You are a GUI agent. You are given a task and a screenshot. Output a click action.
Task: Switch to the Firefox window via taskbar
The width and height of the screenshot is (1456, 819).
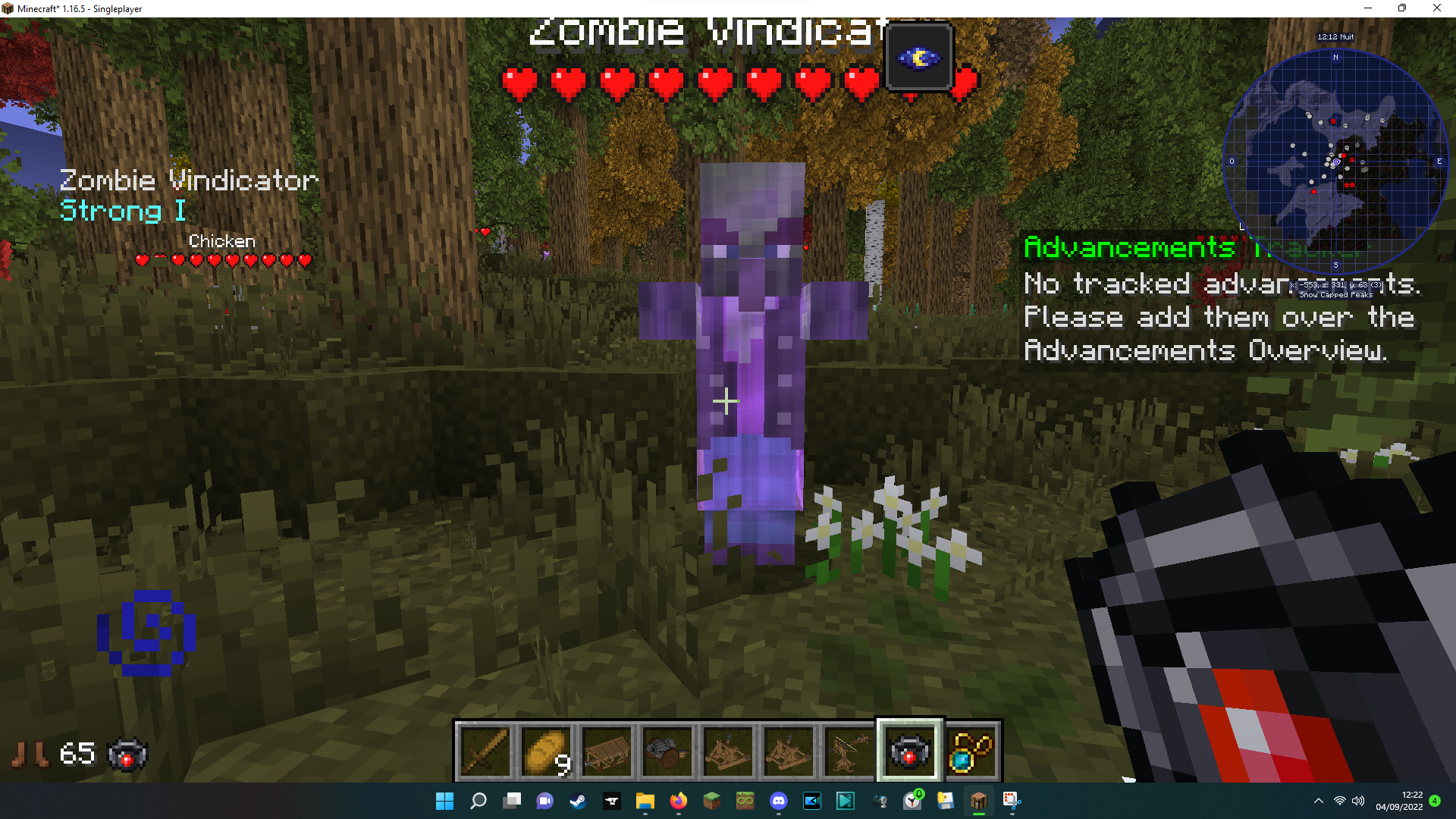[x=677, y=800]
